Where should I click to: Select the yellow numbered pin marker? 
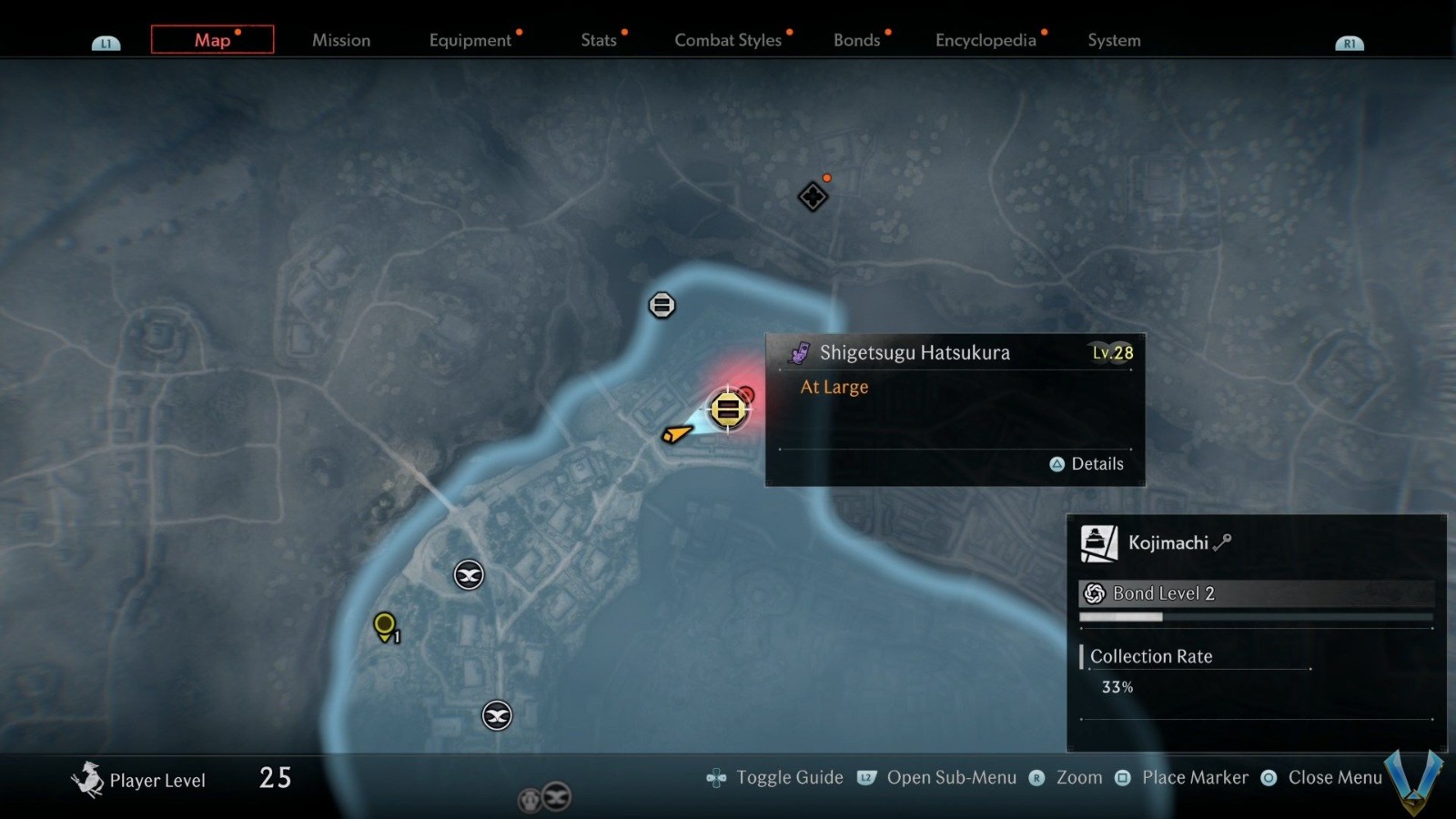[x=385, y=625]
